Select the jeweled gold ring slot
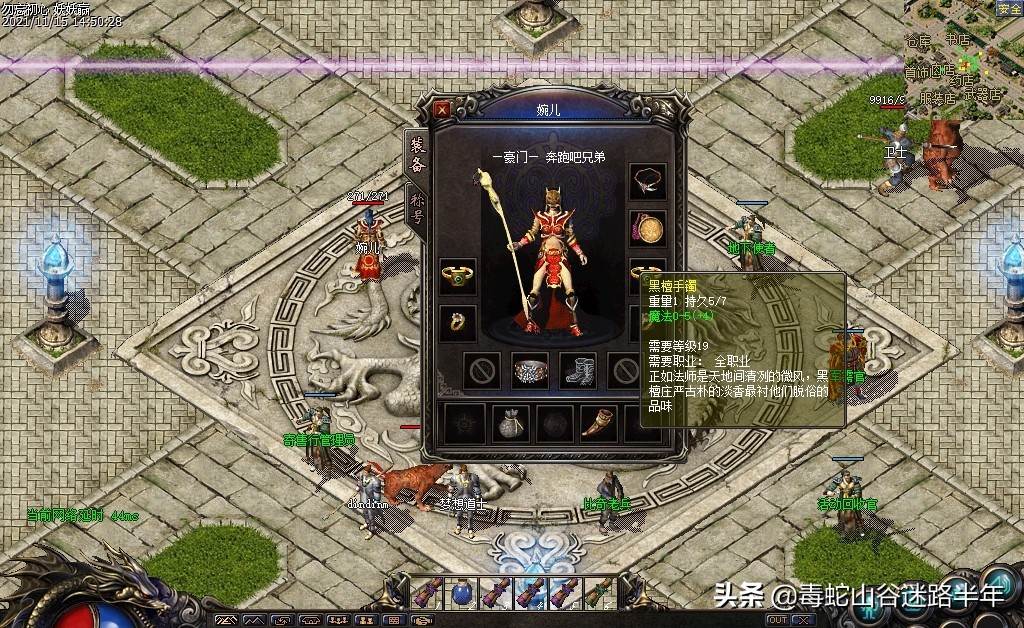 (458, 323)
